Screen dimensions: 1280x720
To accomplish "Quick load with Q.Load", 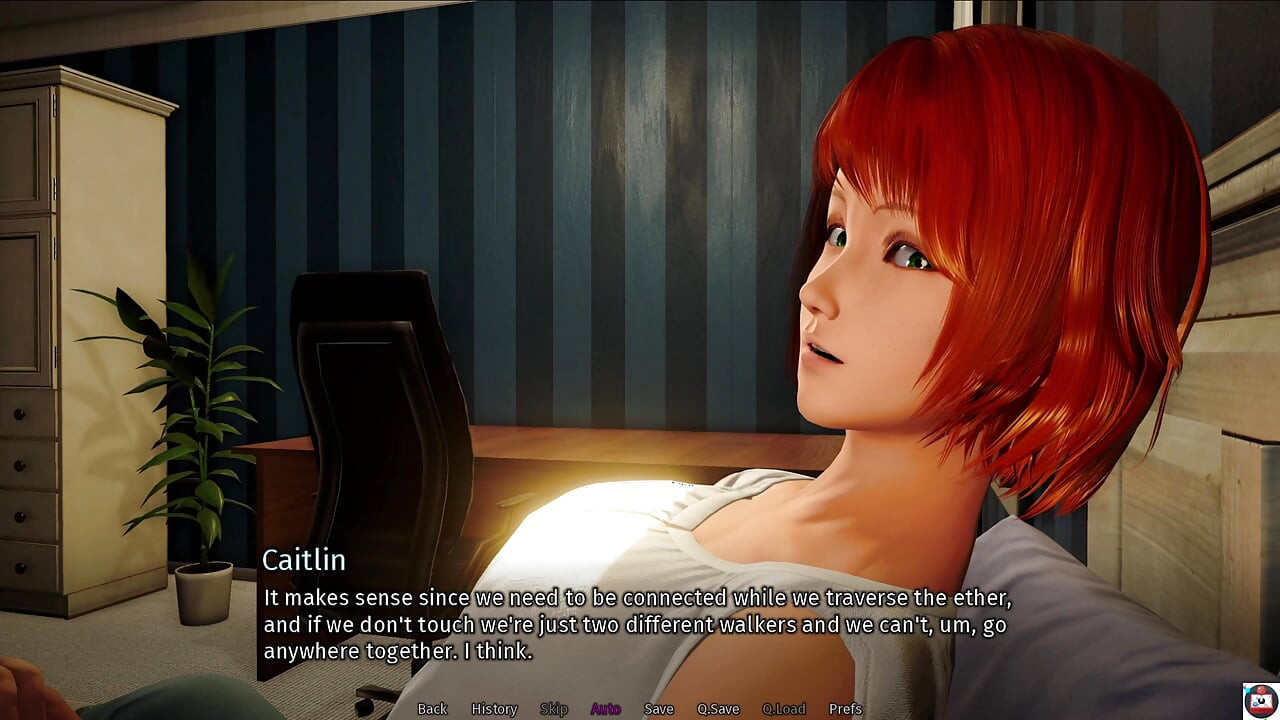I will pyautogui.click(x=783, y=709).
